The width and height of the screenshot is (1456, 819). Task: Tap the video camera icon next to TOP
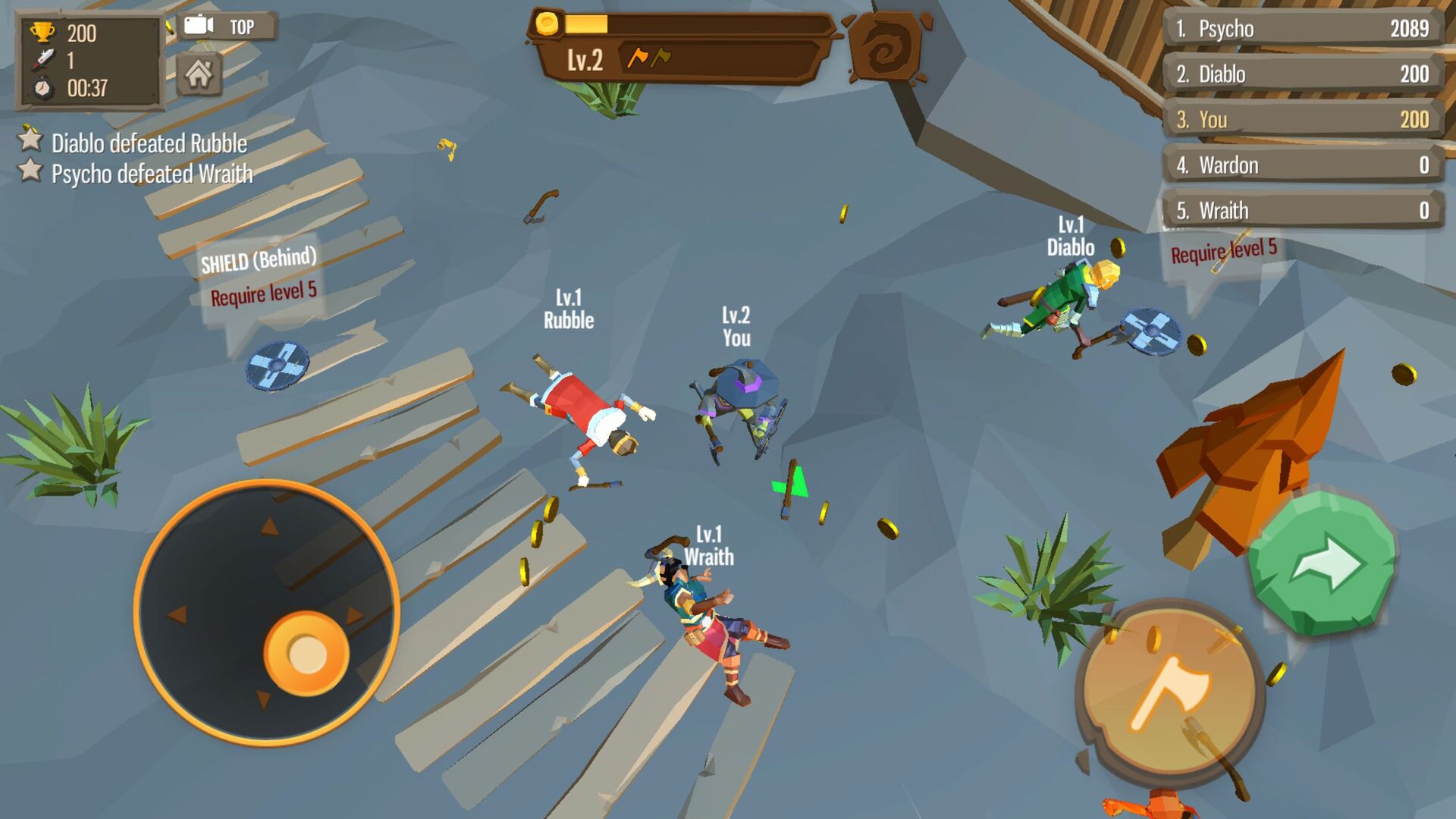point(199,24)
